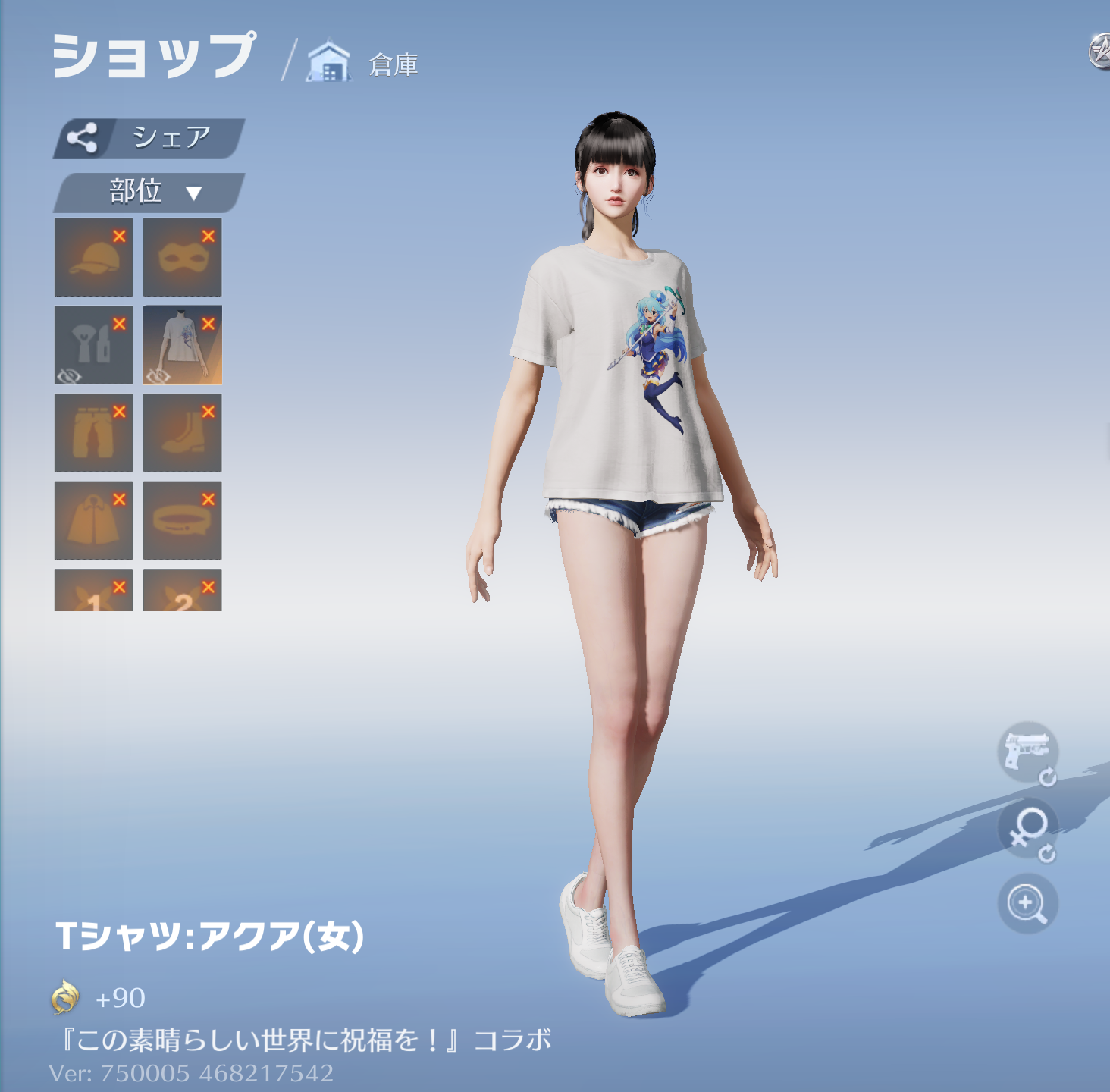
Task: Select the pants slot icon
Action: (x=93, y=431)
